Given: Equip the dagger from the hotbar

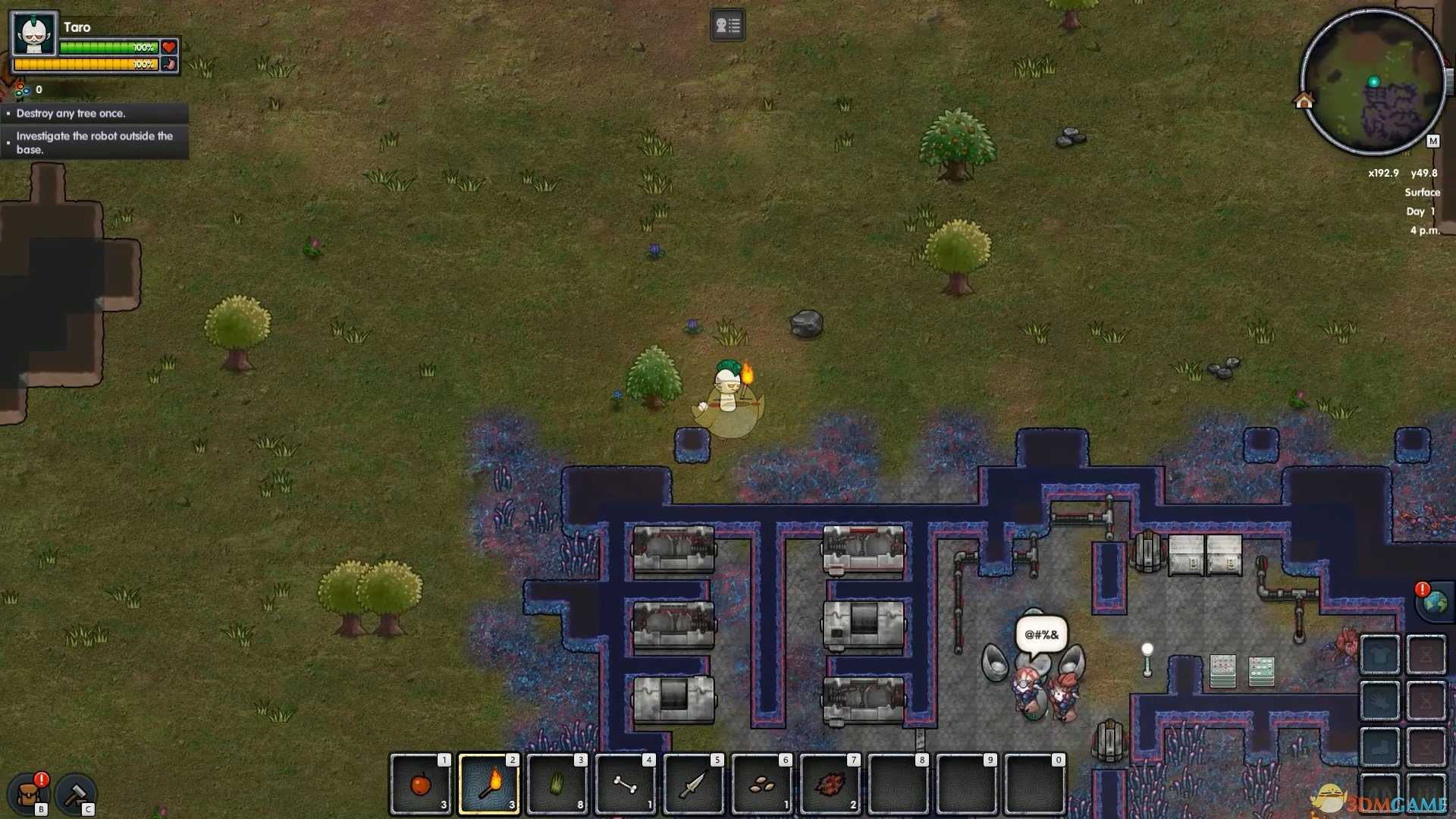Looking at the screenshot, I should [694, 783].
